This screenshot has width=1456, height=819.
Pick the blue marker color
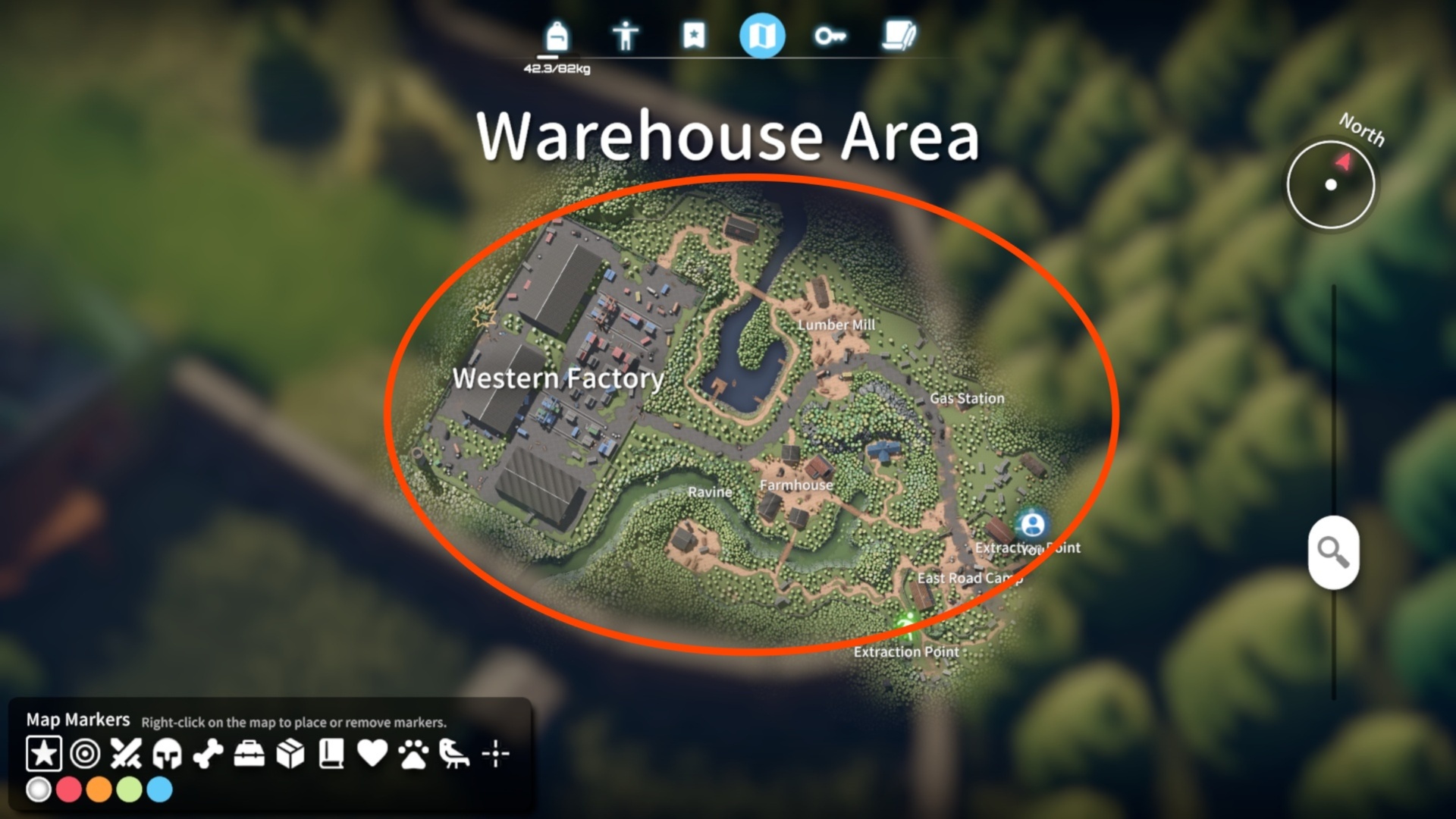pyautogui.click(x=159, y=790)
